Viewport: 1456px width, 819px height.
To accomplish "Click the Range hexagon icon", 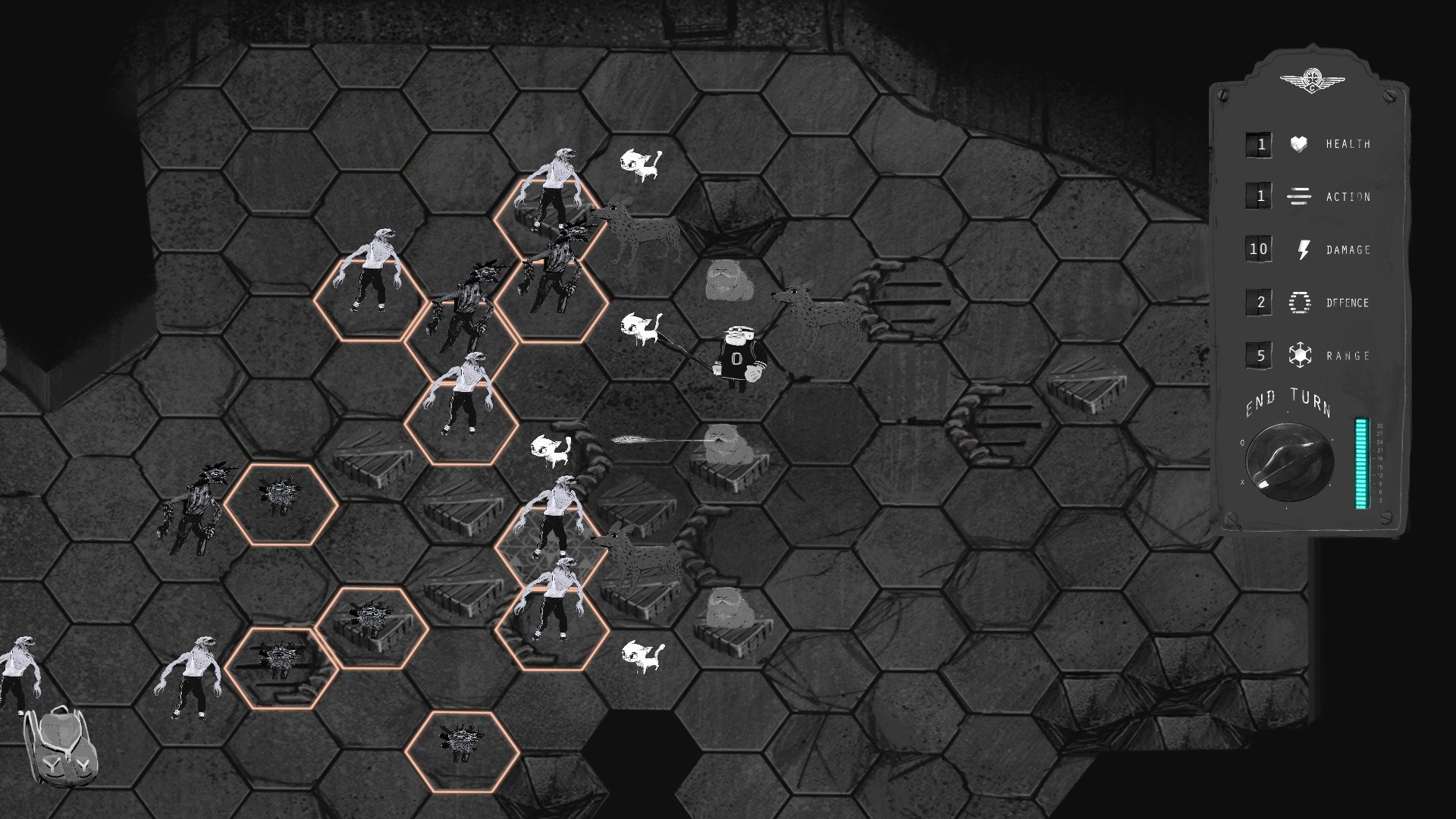I will click(1298, 353).
